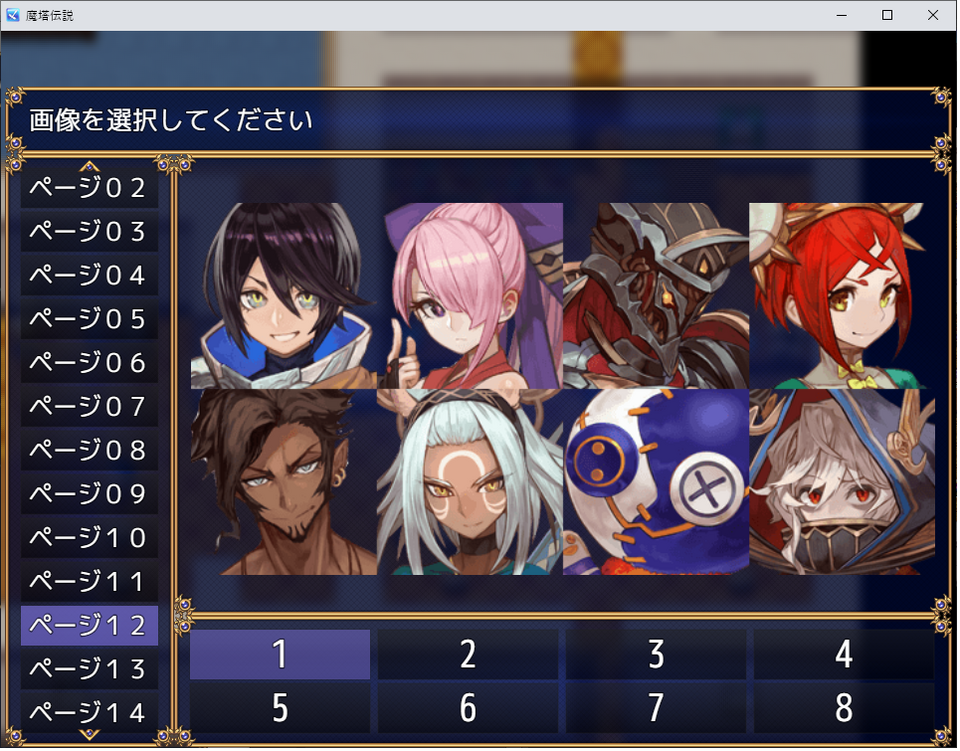Image resolution: width=960 pixels, height=751 pixels.
Task: Select the number 2 button
Action: tap(467, 655)
